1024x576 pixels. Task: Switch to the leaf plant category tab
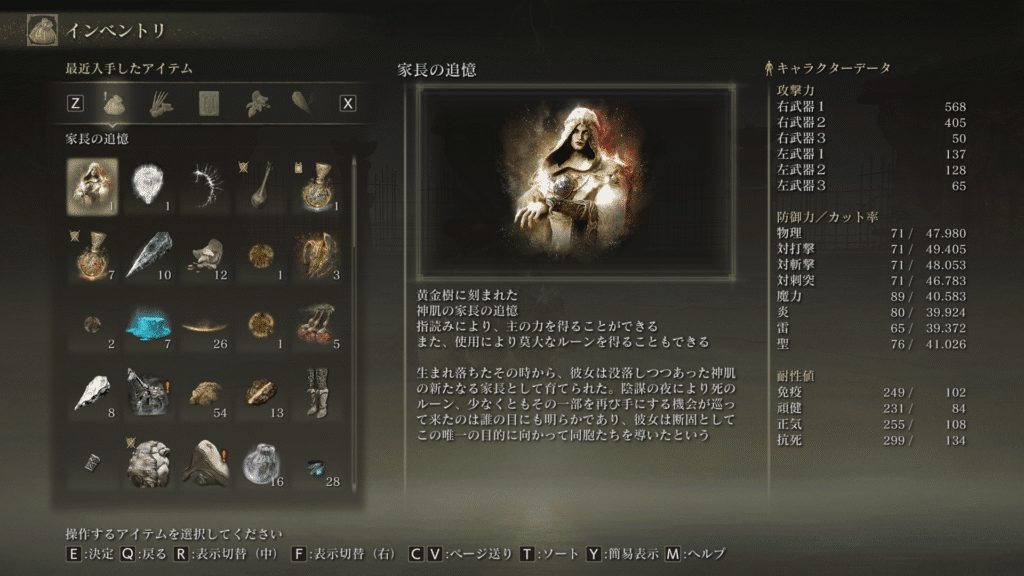pyautogui.click(x=258, y=102)
